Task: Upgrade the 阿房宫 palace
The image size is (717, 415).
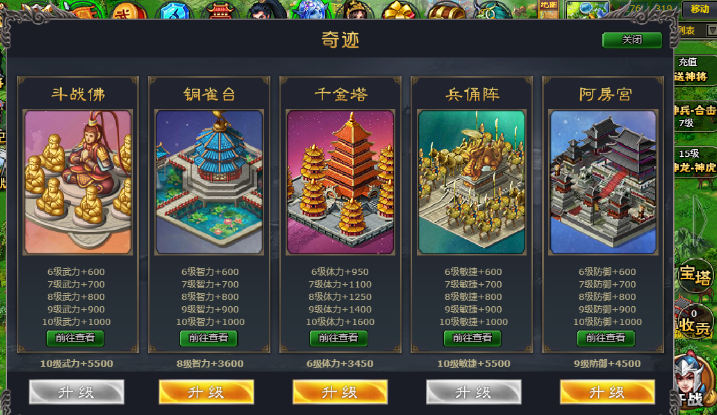Action: (605, 391)
